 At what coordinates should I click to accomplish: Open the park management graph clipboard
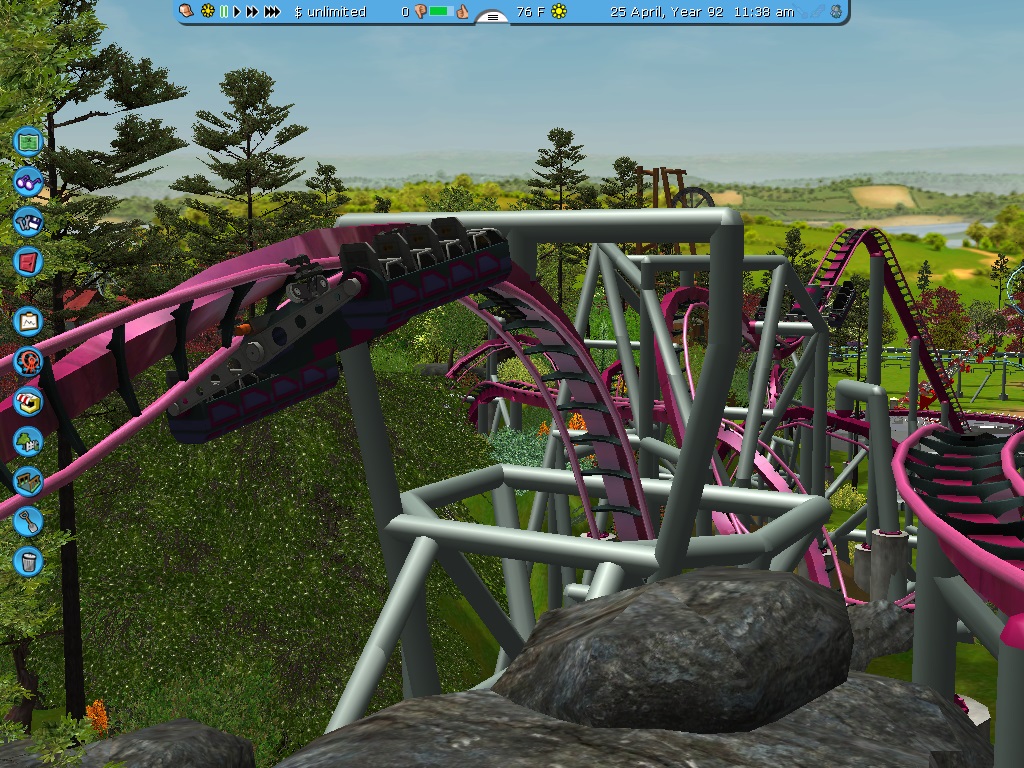28,322
